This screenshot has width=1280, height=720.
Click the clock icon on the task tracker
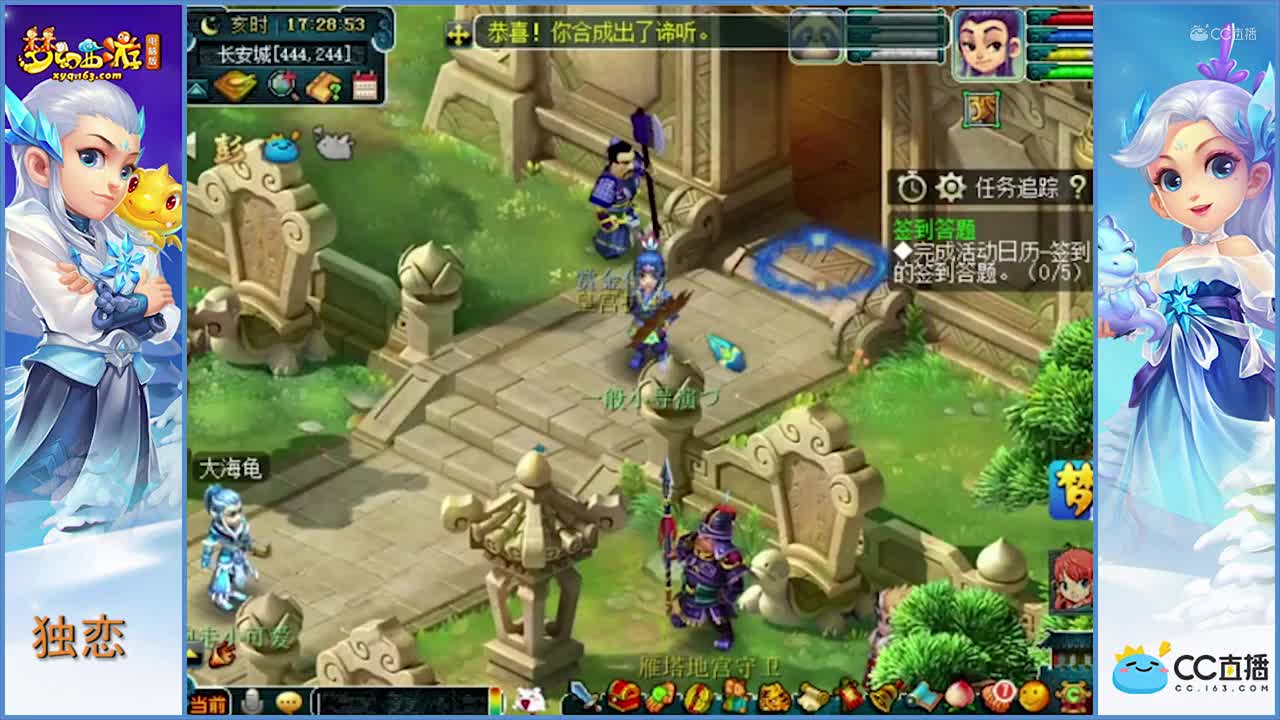tap(912, 187)
